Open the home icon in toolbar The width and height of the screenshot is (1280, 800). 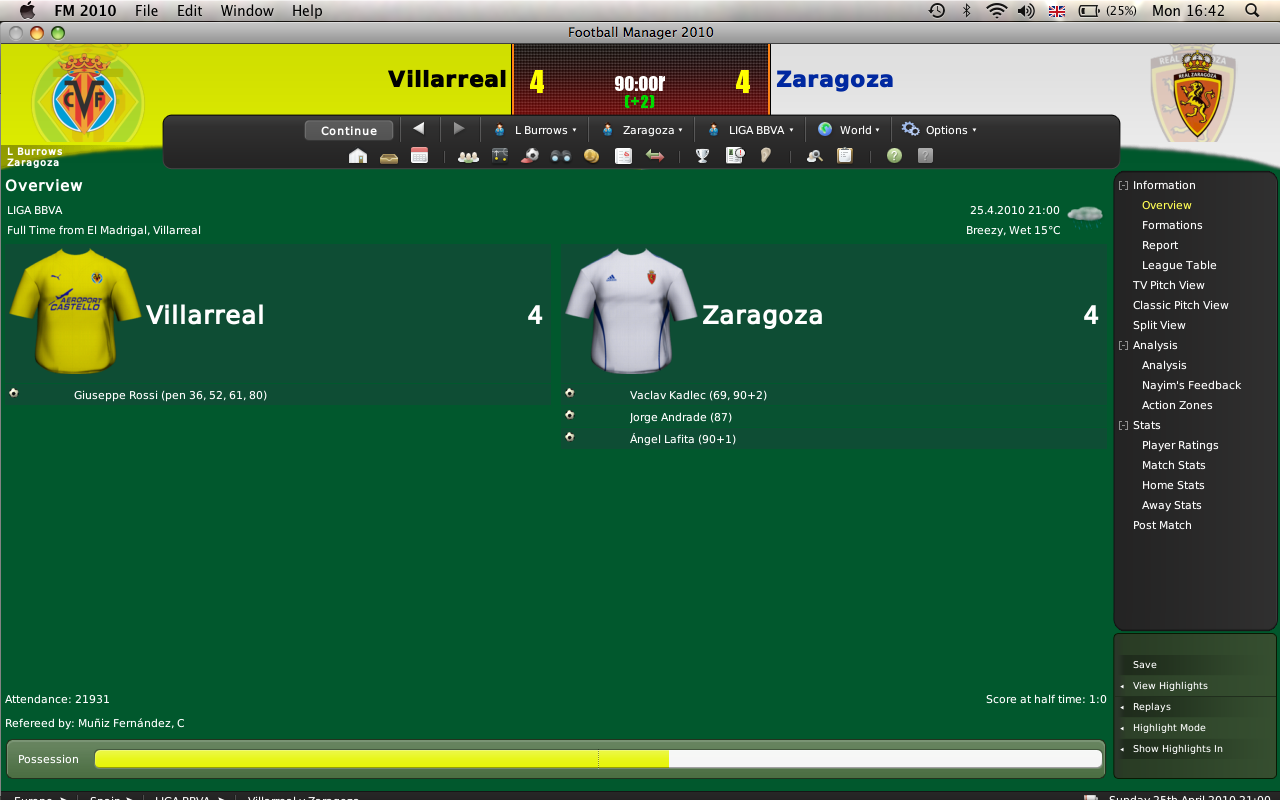click(357, 156)
